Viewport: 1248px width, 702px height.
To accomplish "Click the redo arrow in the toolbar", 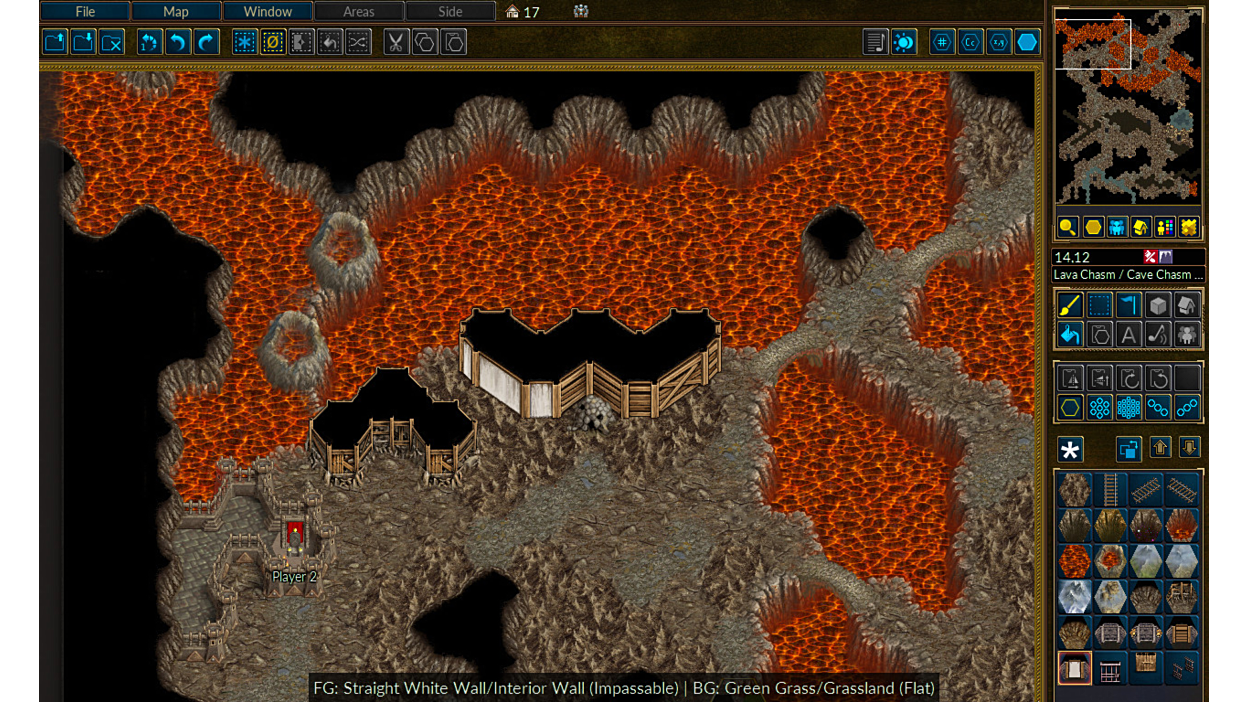I will (x=206, y=42).
